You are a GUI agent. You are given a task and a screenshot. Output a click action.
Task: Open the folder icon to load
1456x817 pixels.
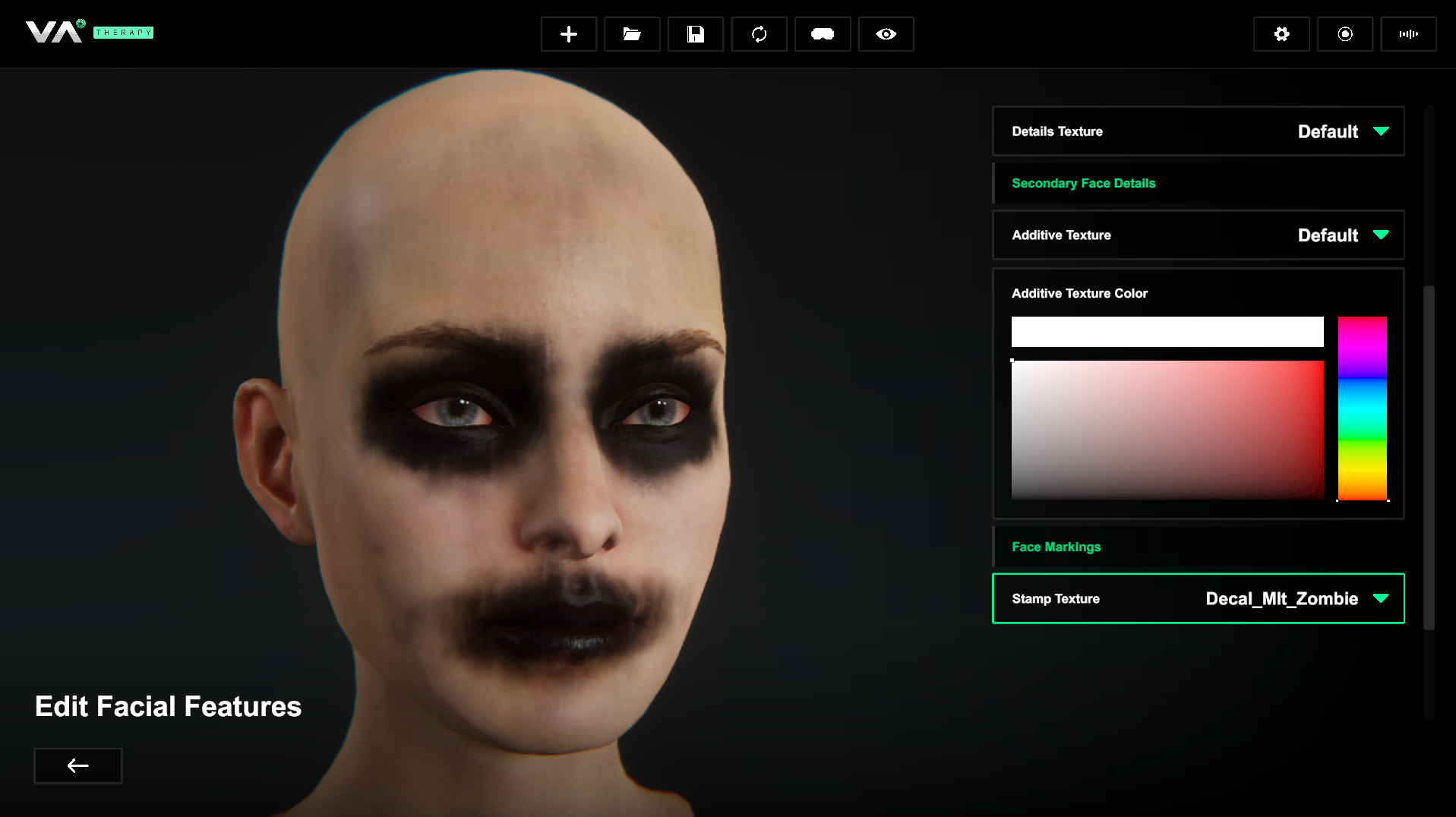632,34
